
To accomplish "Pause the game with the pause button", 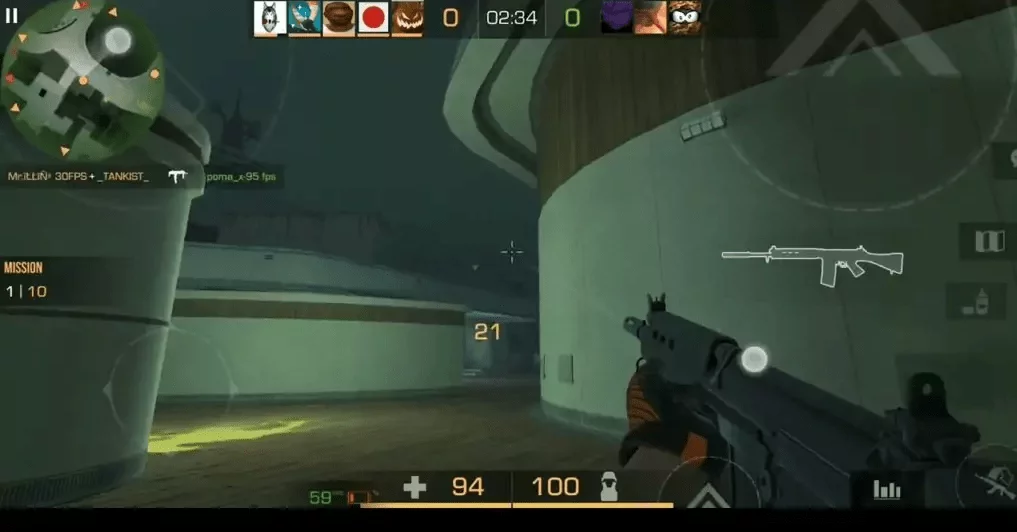I will [x=12, y=16].
